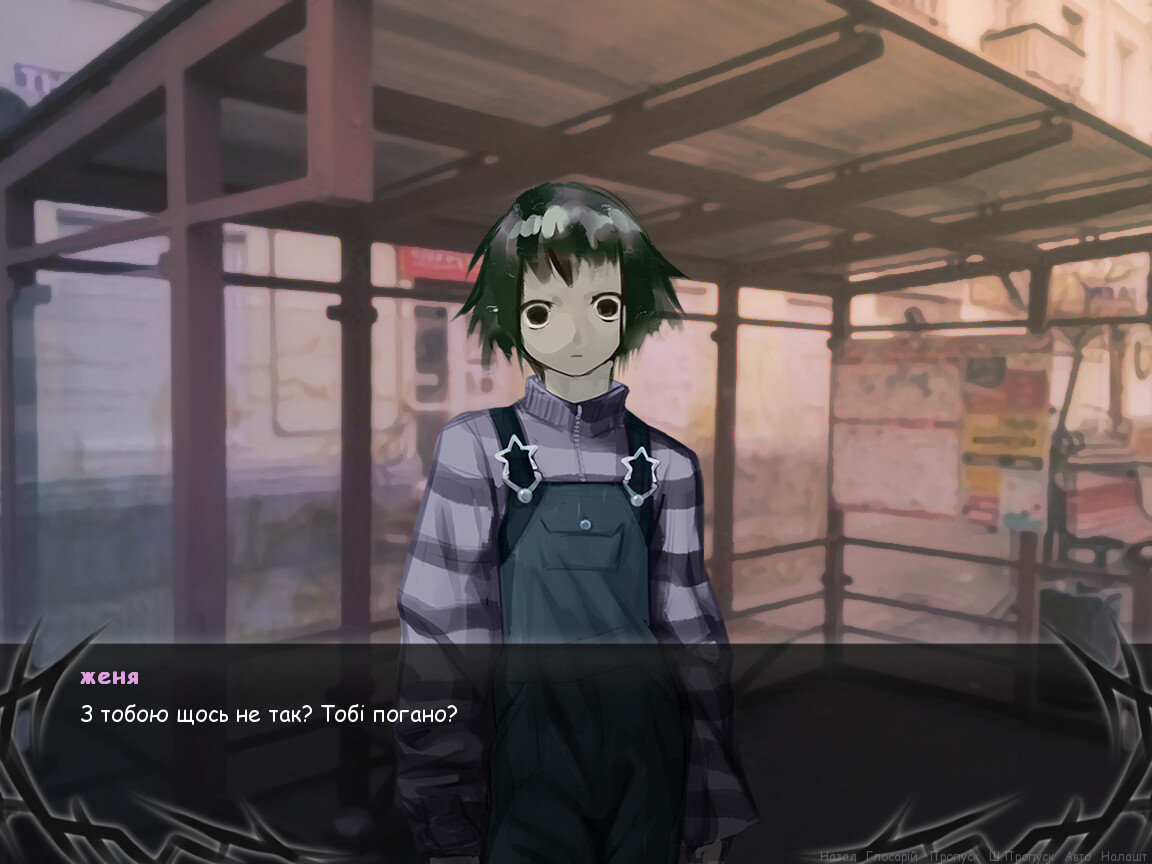The image size is (1152, 864).
Task: Click the Назад quick menu button
Action: click(837, 856)
